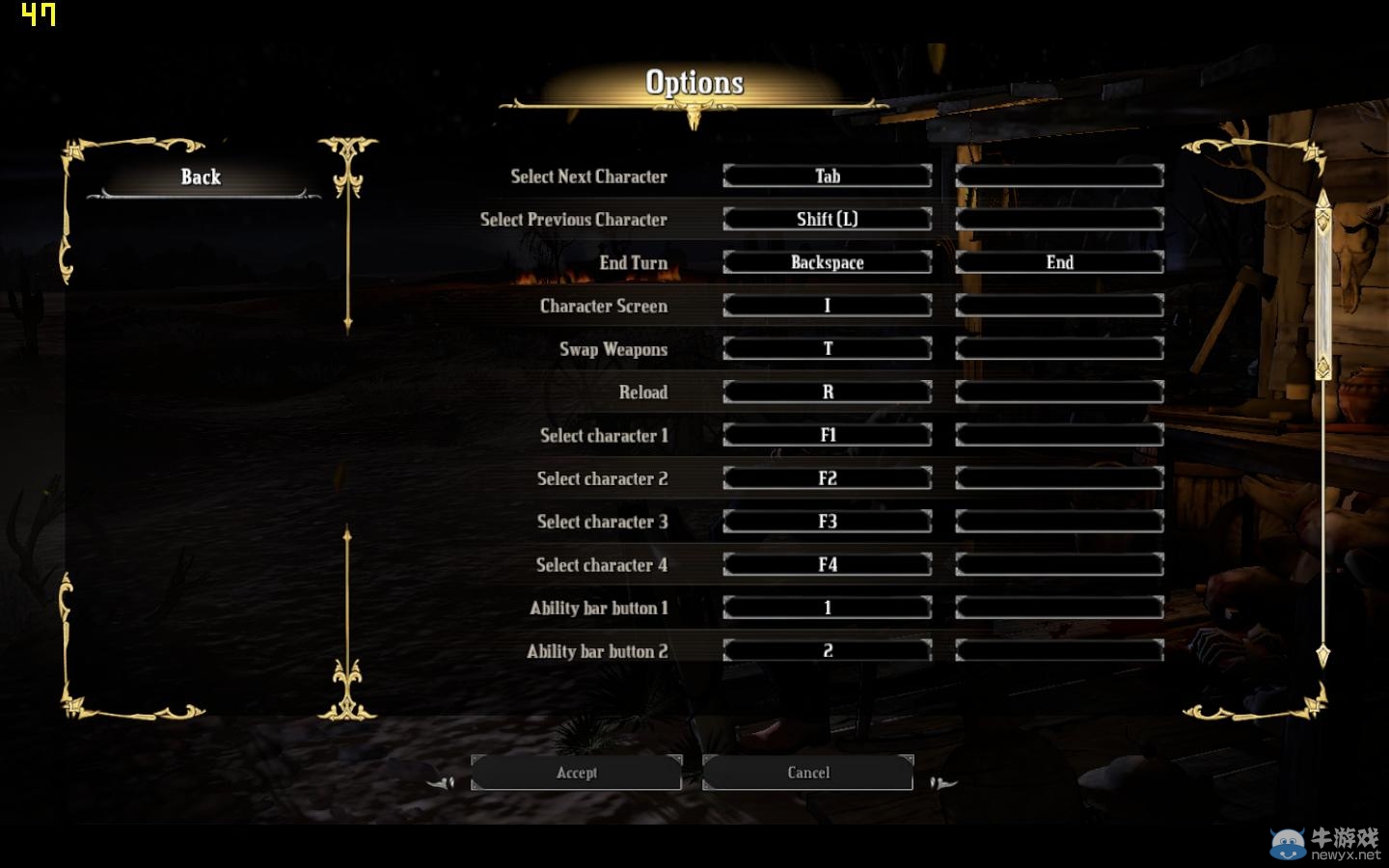Image resolution: width=1389 pixels, height=868 pixels.
Task: Rebind the F1 key for Select character 1
Action: tap(827, 435)
